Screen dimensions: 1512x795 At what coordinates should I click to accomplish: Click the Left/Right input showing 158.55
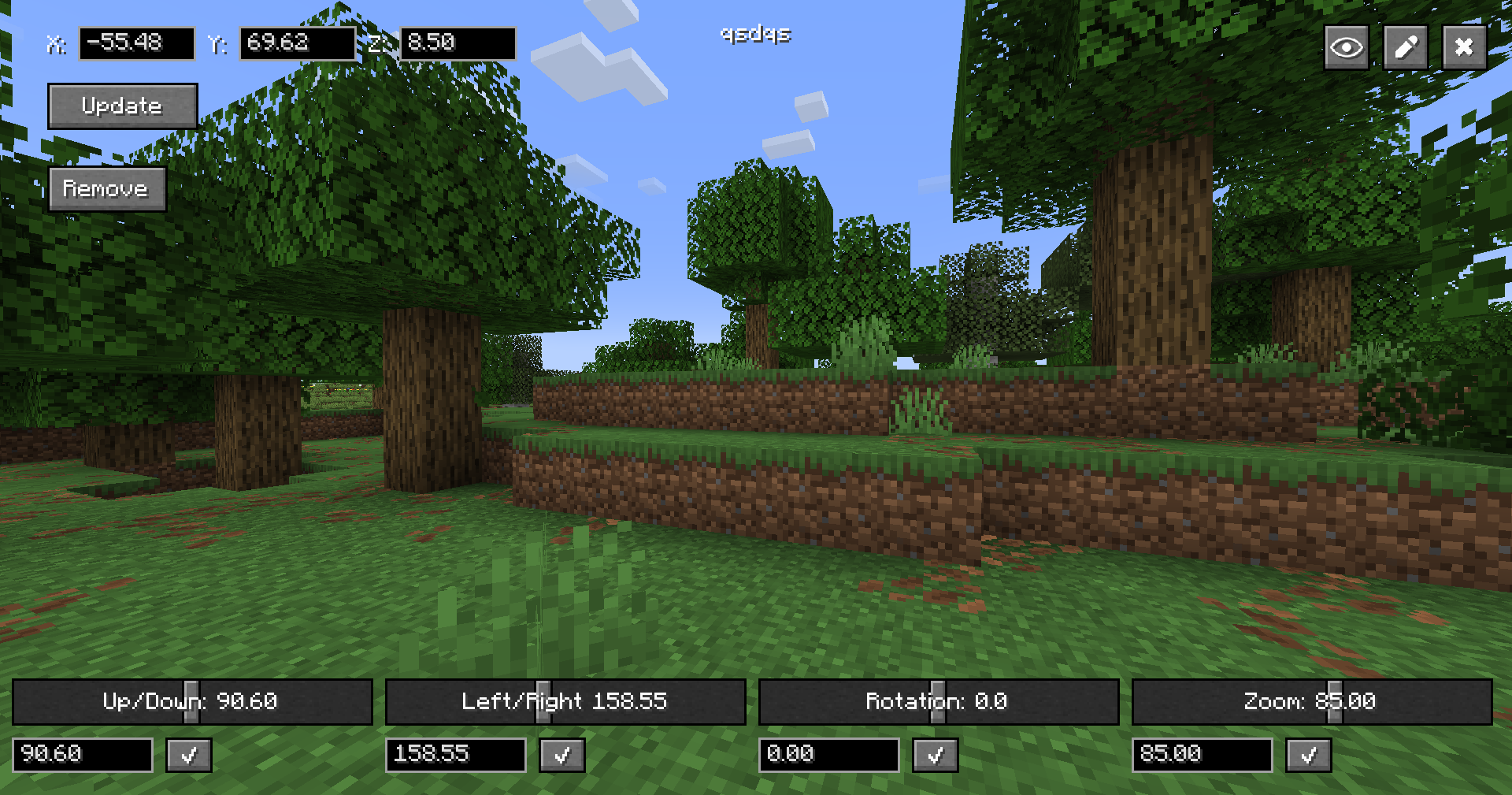pos(455,755)
